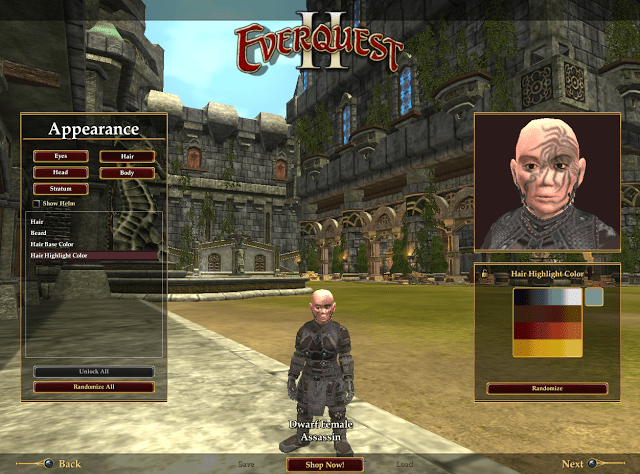This screenshot has height=474, width=640.
Task: Open the Body appearance options
Action: point(127,172)
